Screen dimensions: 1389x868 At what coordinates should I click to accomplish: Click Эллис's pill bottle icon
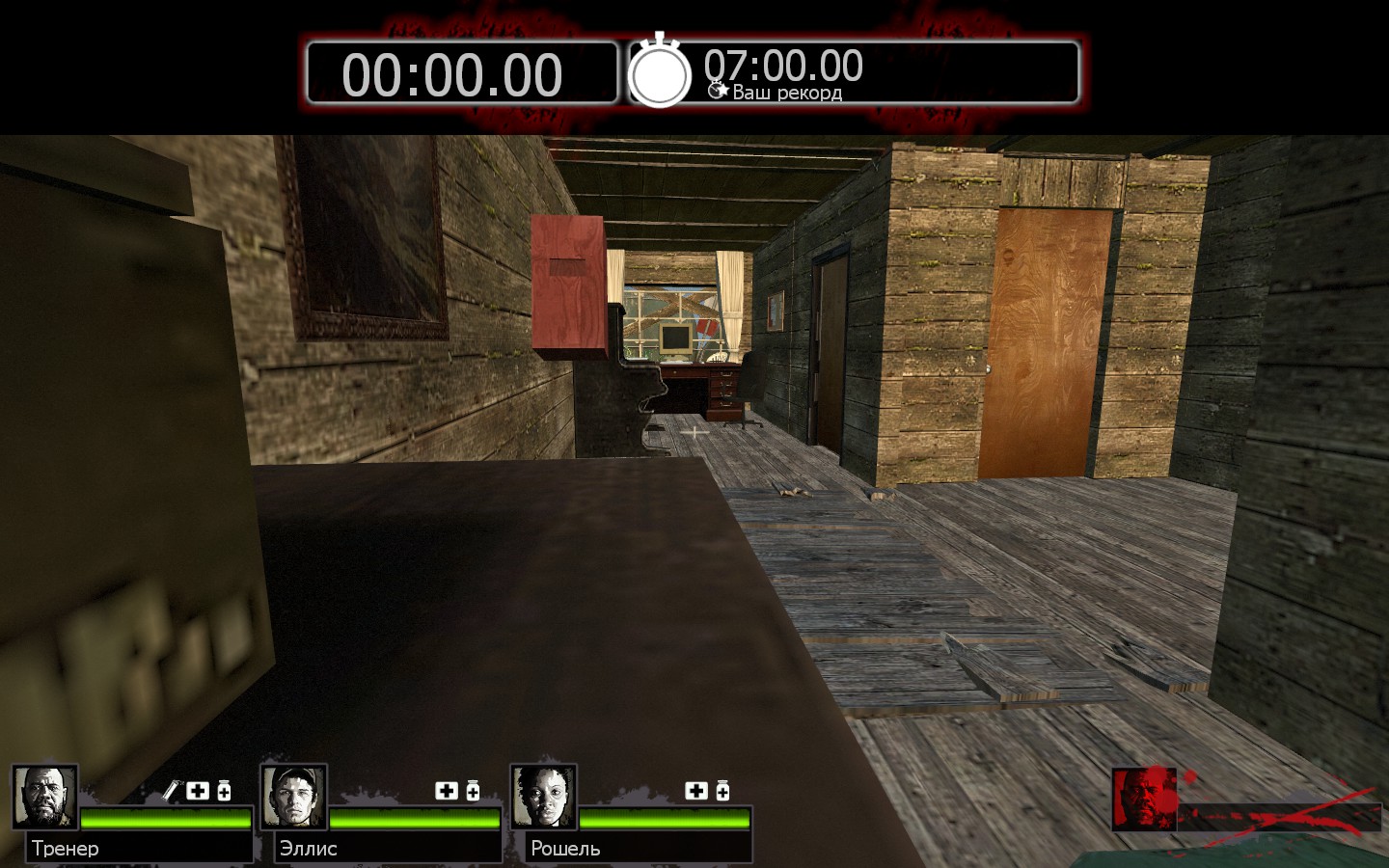pos(473,791)
